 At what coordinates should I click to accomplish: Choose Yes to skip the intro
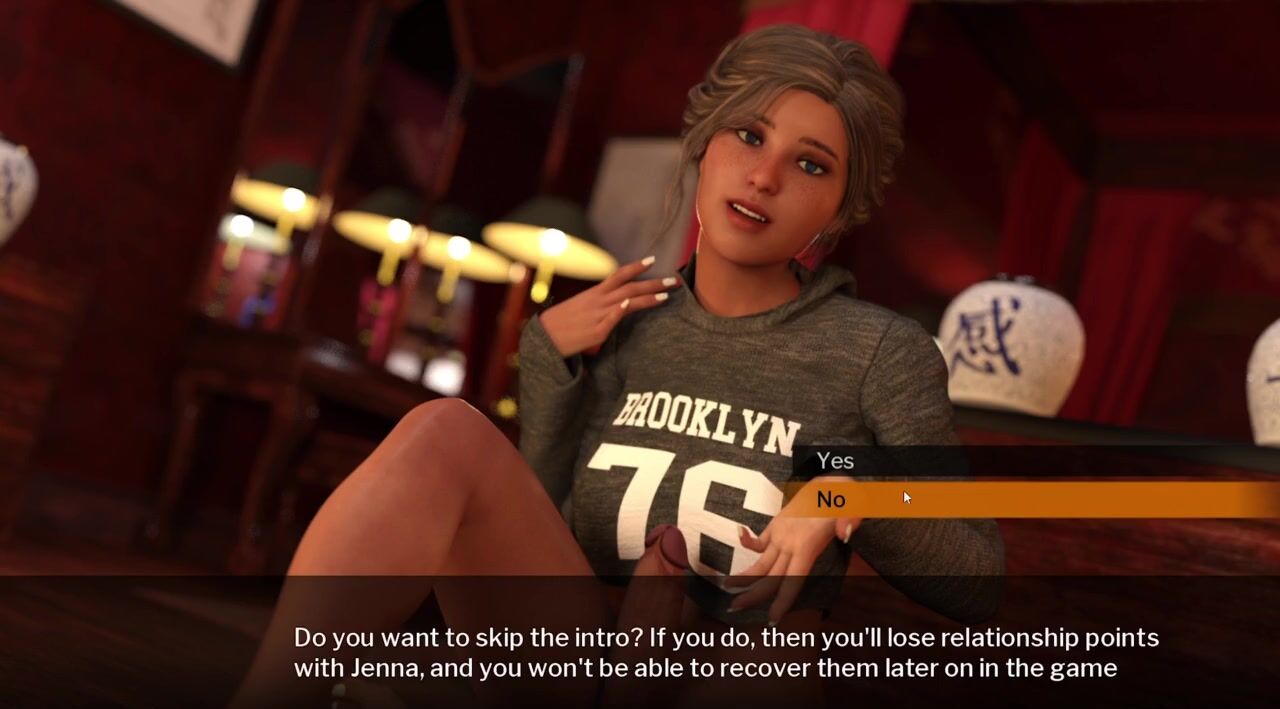click(x=835, y=461)
